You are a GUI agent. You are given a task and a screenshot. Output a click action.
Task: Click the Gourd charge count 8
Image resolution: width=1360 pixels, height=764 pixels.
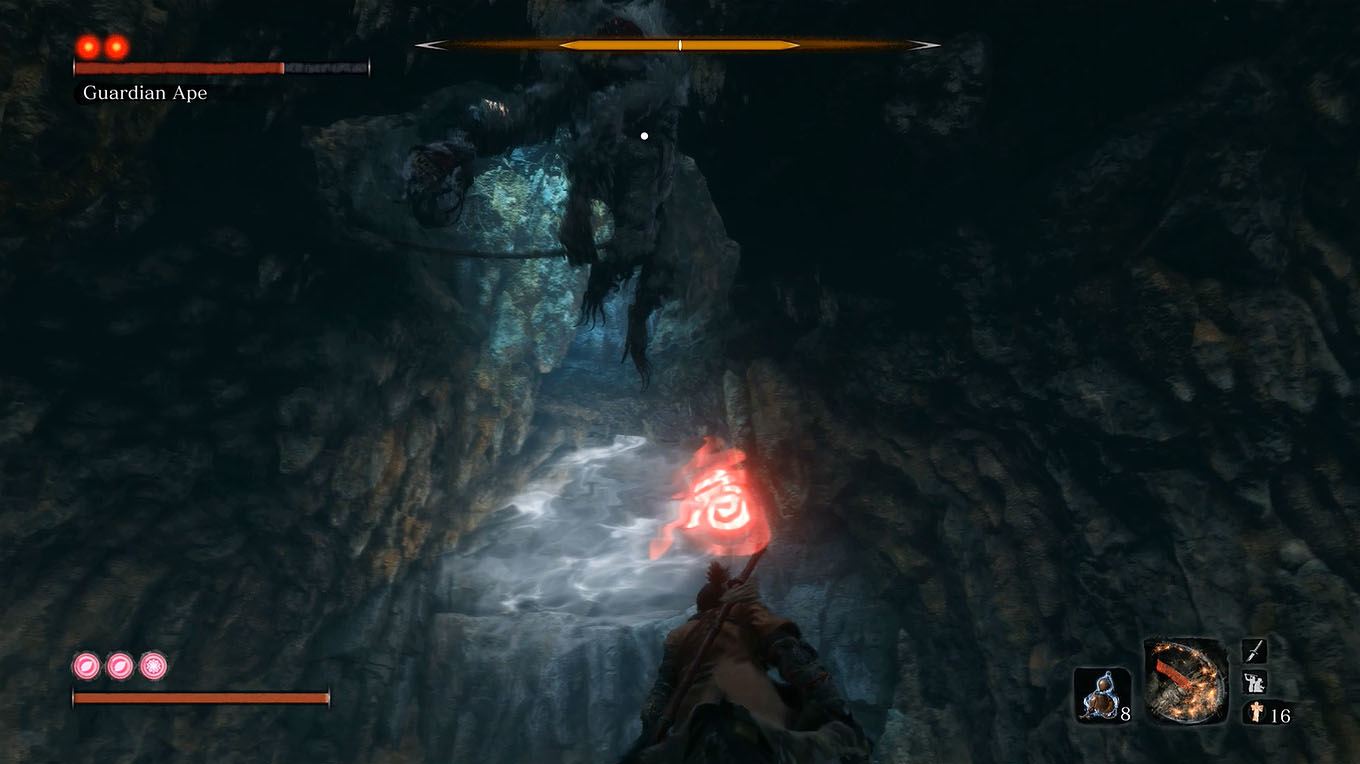[x=1125, y=716]
